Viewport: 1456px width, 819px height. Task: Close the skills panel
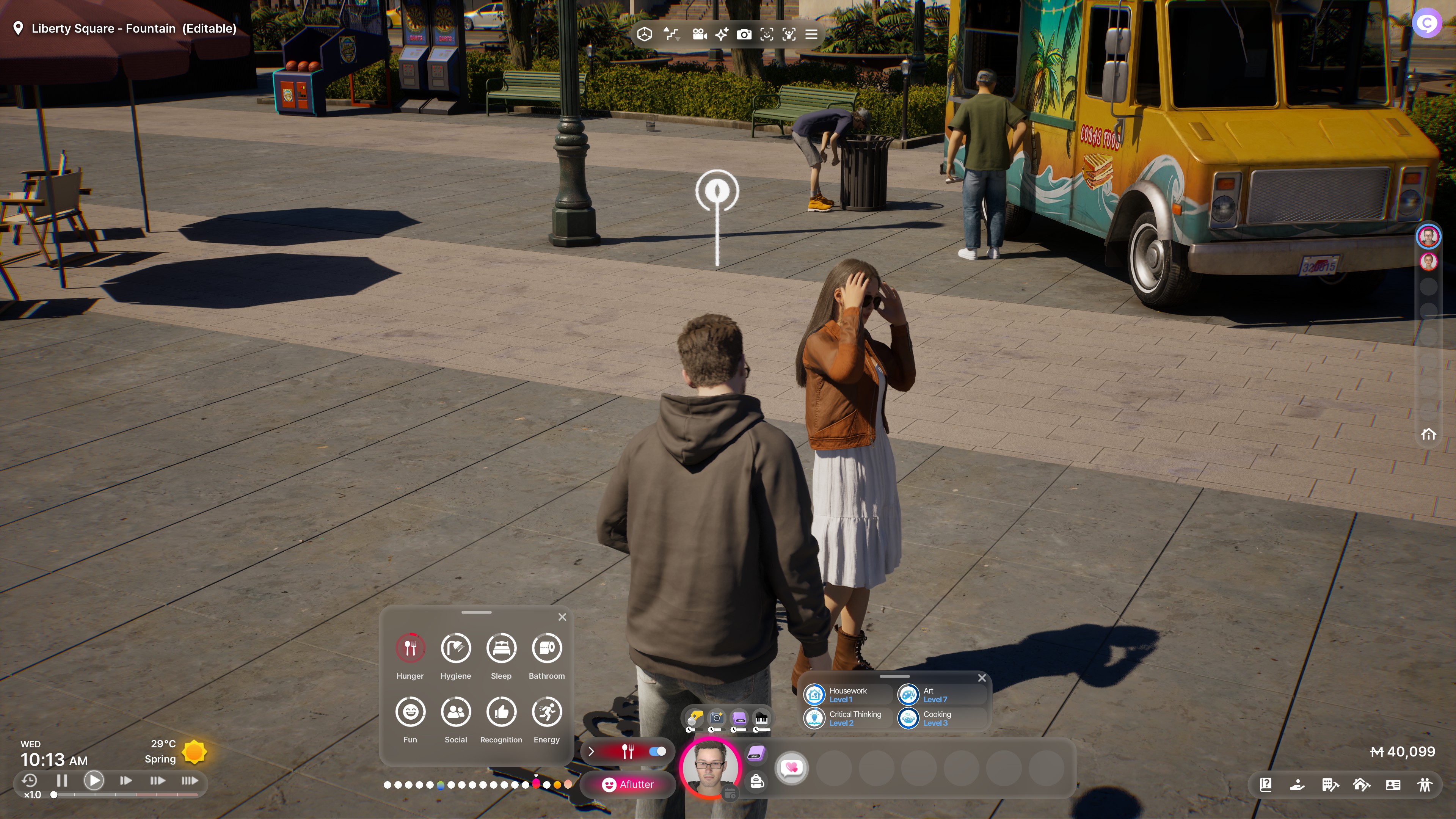(x=982, y=678)
